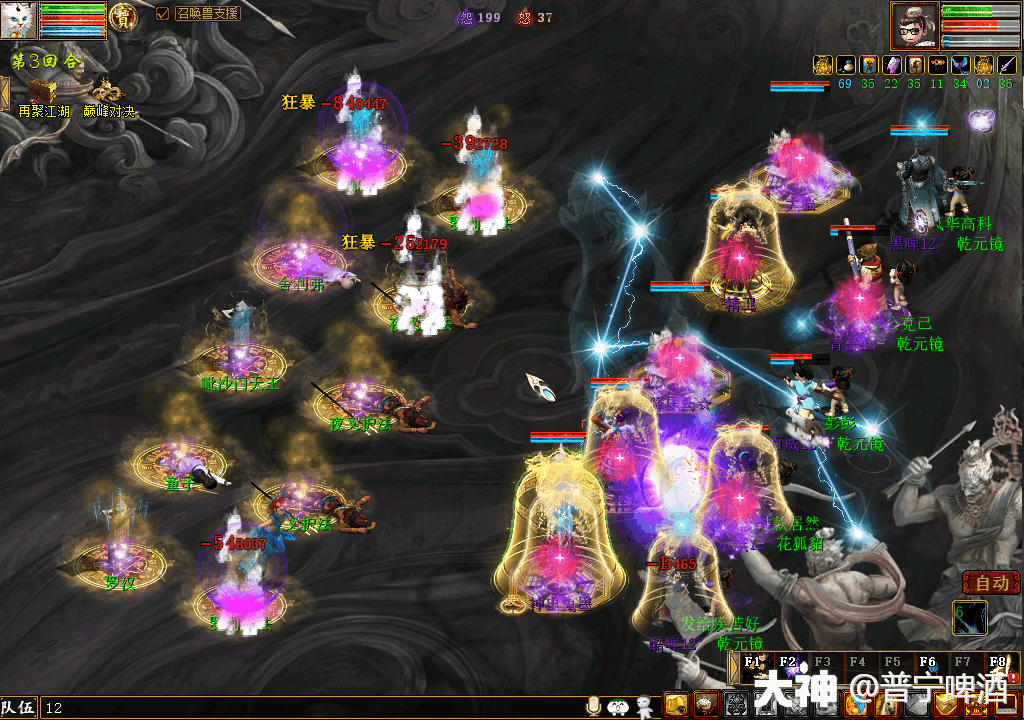
Task: Select the F8 hotkey skill slot
Action: (x=997, y=664)
